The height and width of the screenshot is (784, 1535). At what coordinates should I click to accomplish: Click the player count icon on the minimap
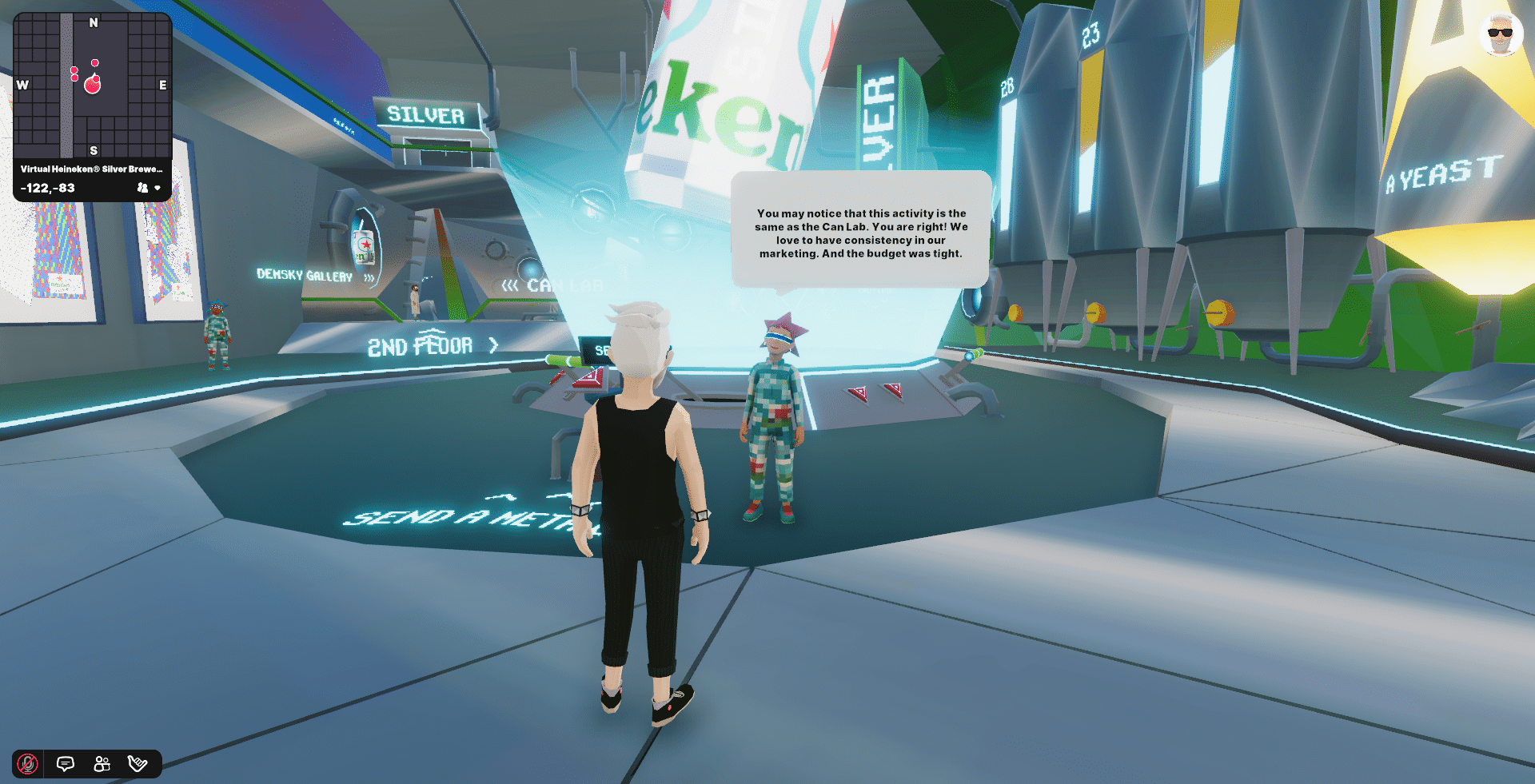click(141, 187)
